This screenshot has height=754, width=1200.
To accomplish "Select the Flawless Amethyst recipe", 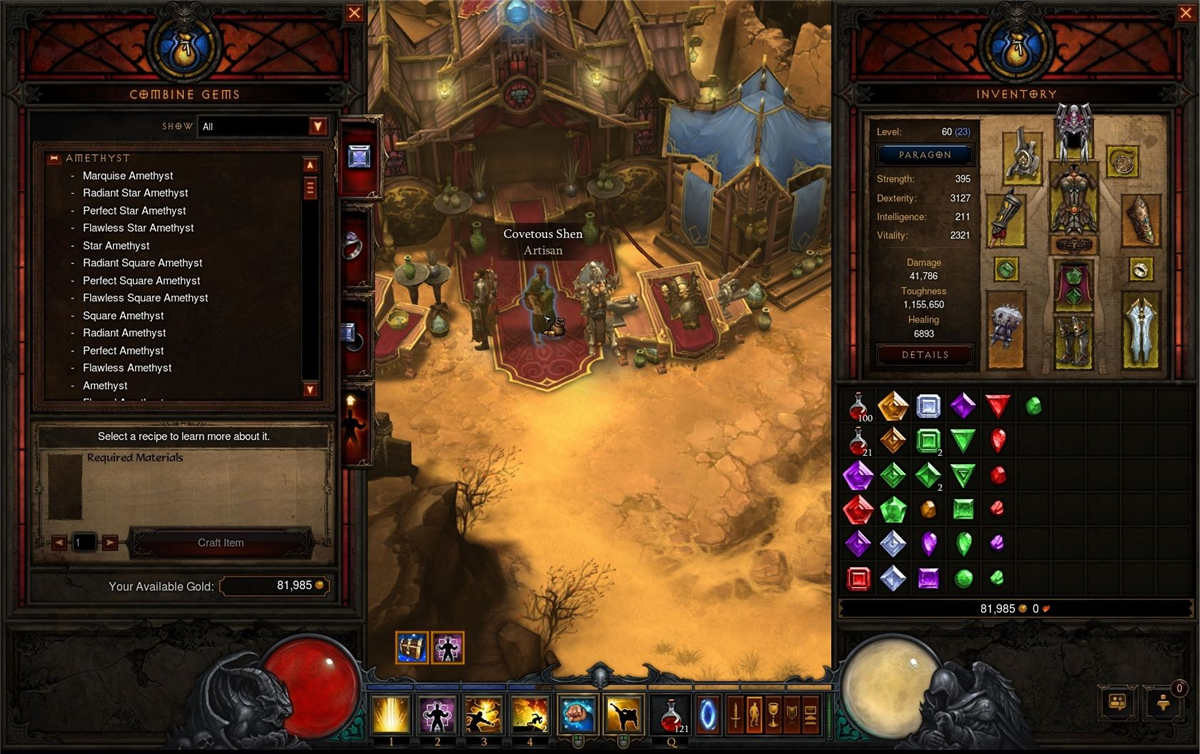I will [x=127, y=368].
